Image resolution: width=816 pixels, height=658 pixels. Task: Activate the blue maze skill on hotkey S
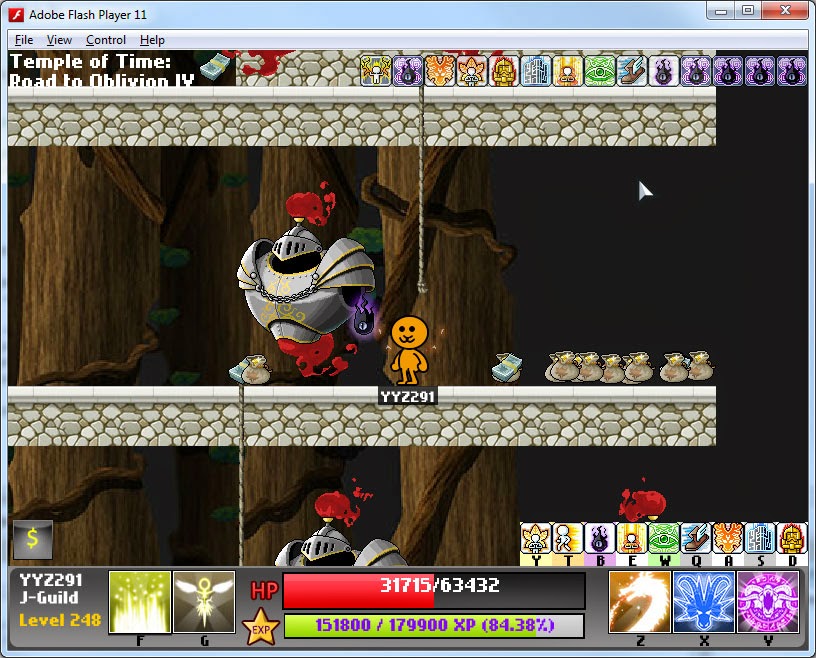(760, 538)
